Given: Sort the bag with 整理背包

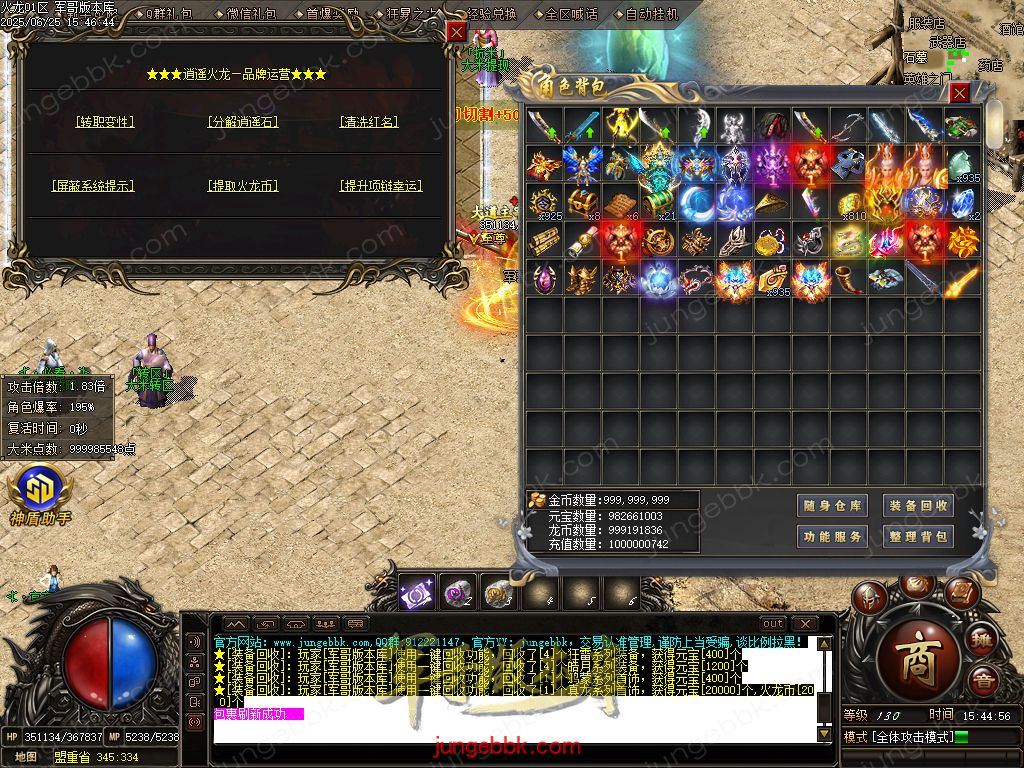Looking at the screenshot, I should tap(916, 537).
